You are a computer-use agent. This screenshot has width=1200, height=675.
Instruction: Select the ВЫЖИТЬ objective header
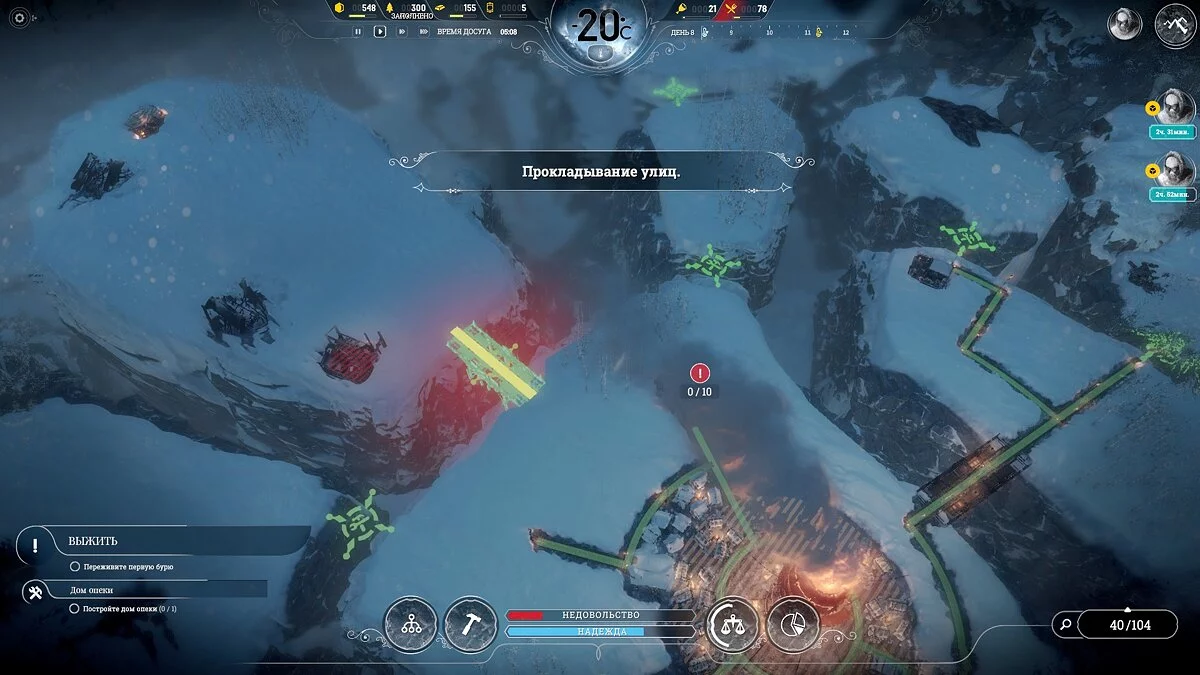tap(93, 541)
